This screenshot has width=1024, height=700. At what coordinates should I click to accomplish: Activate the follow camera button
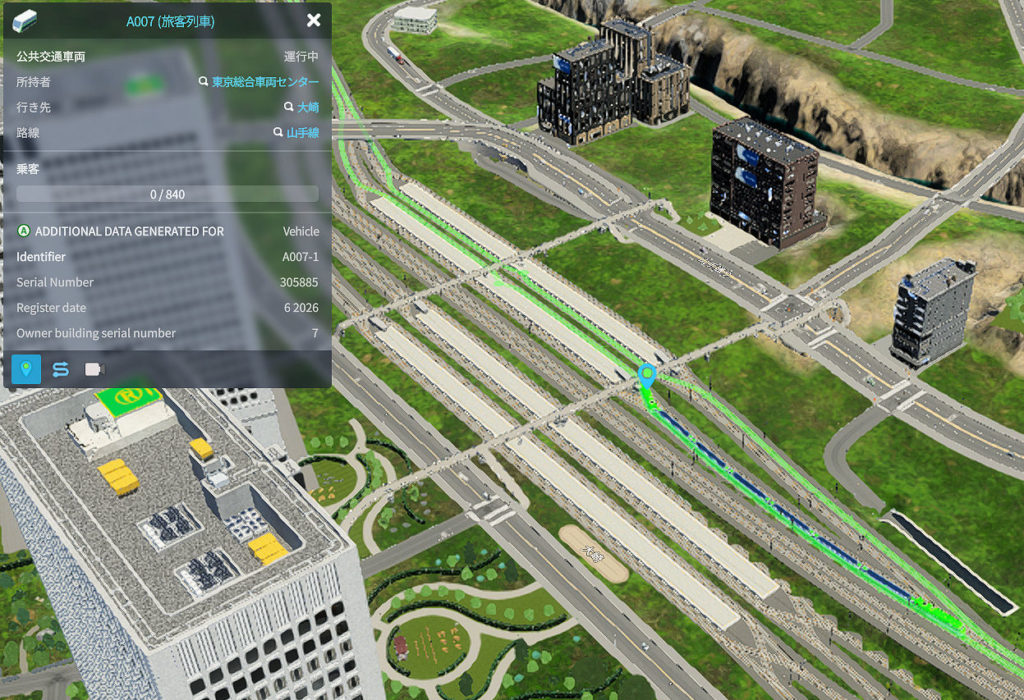click(x=94, y=369)
